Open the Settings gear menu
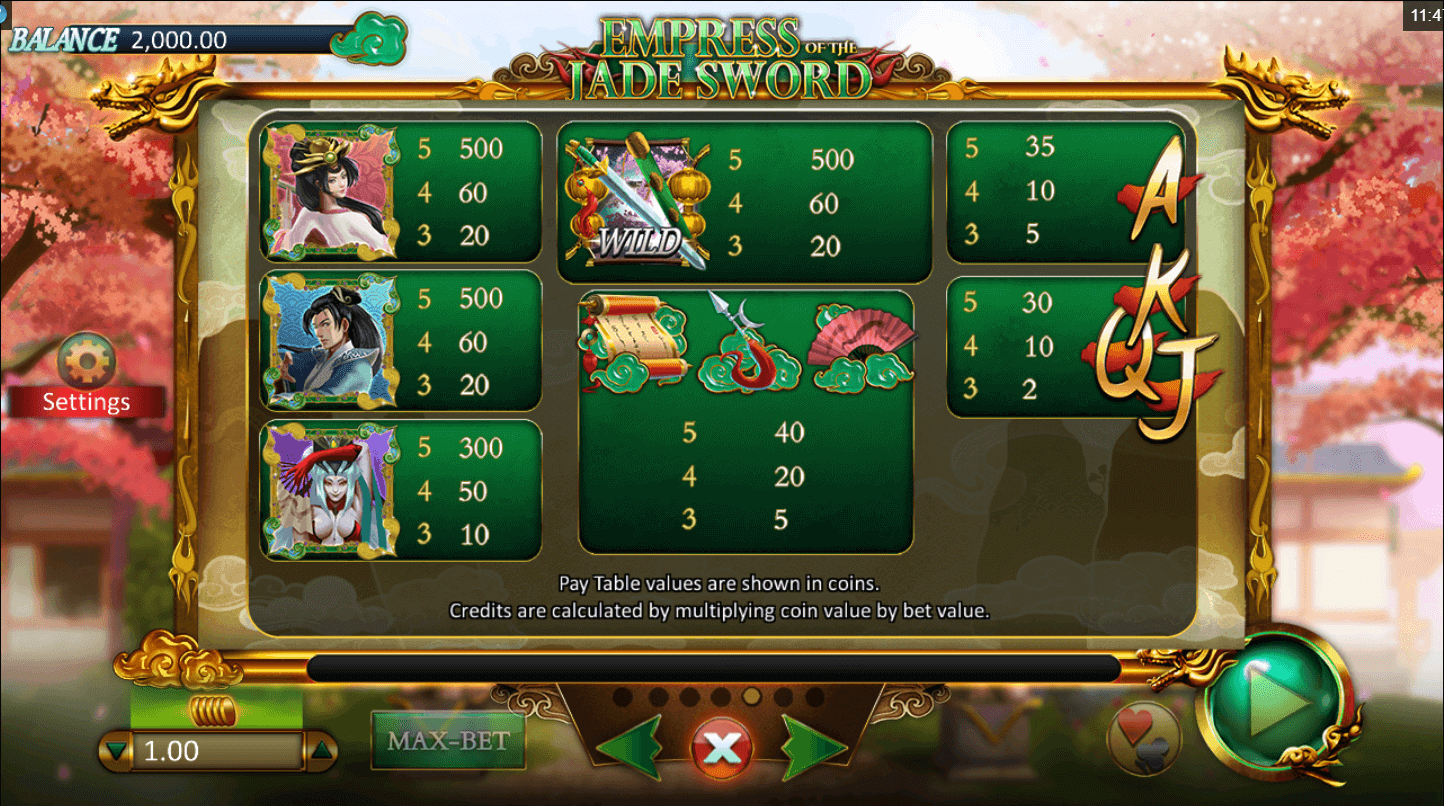 click(x=87, y=362)
